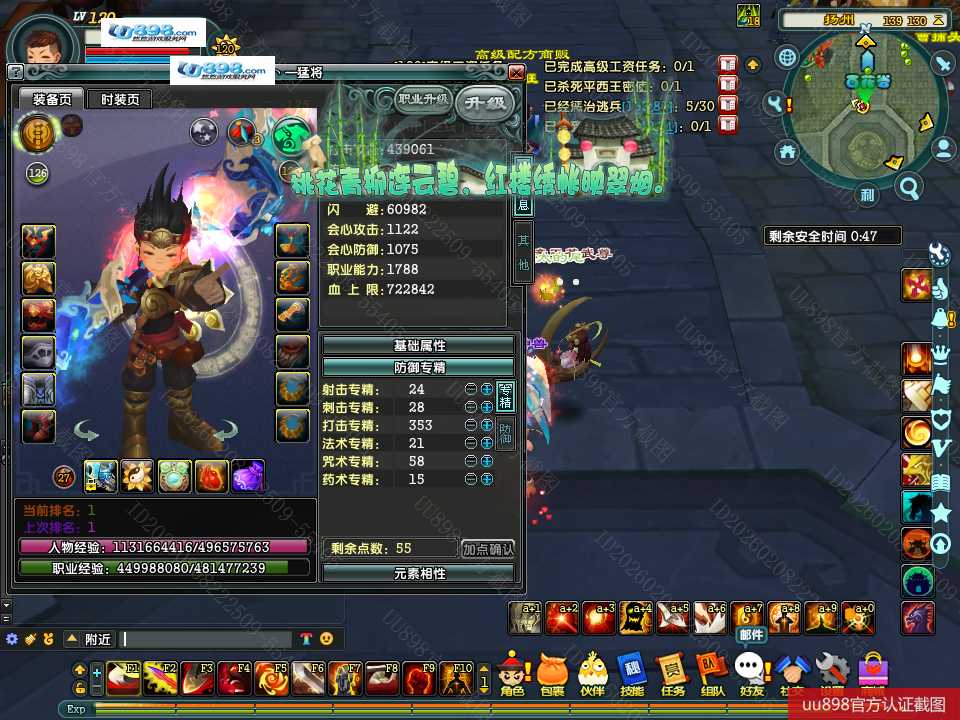Expand the 基础属性 basic attributes section
960x720 pixels.
point(419,345)
